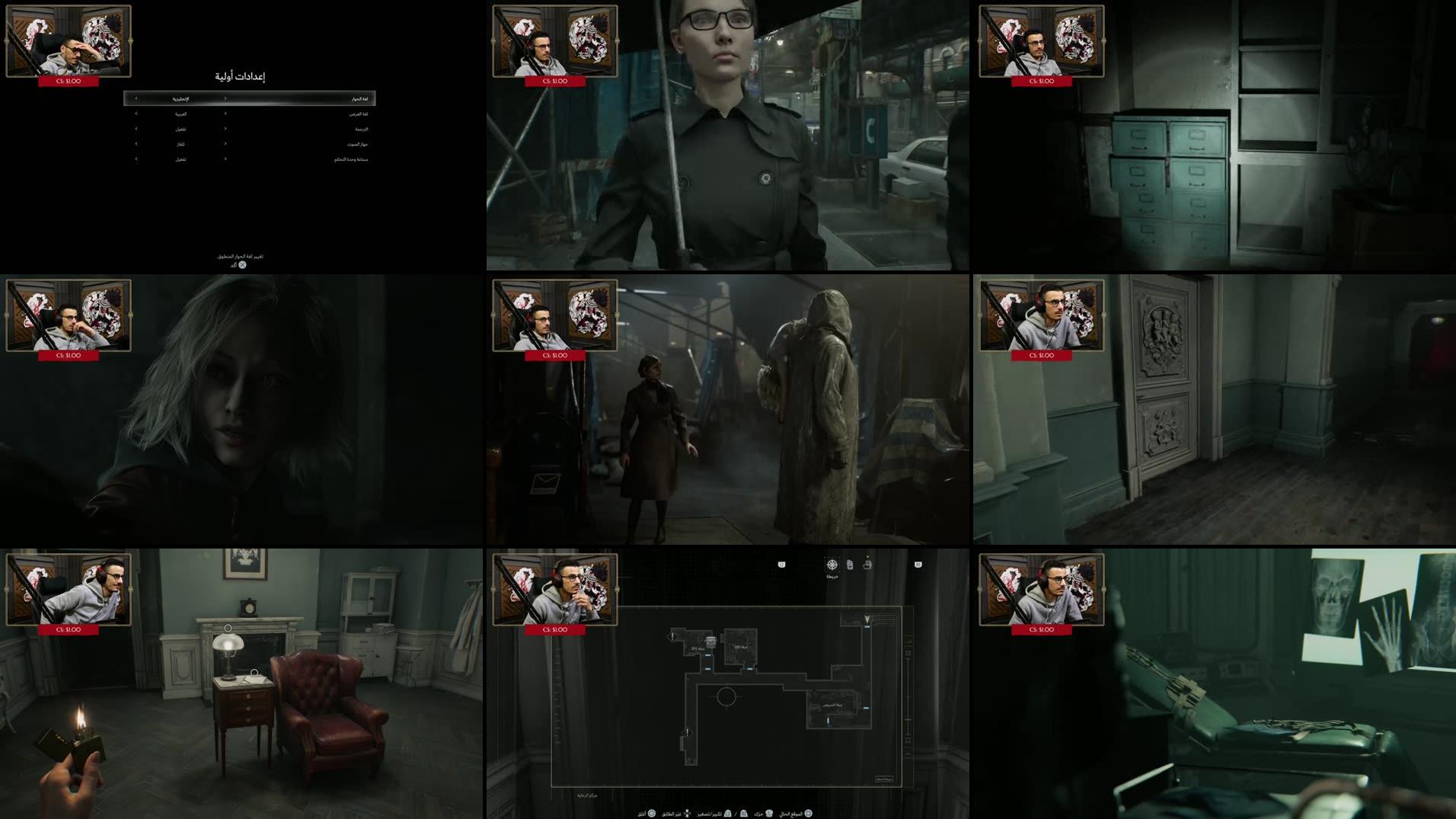
Task: Select the map (خريطة) compass icon
Action: click(832, 565)
